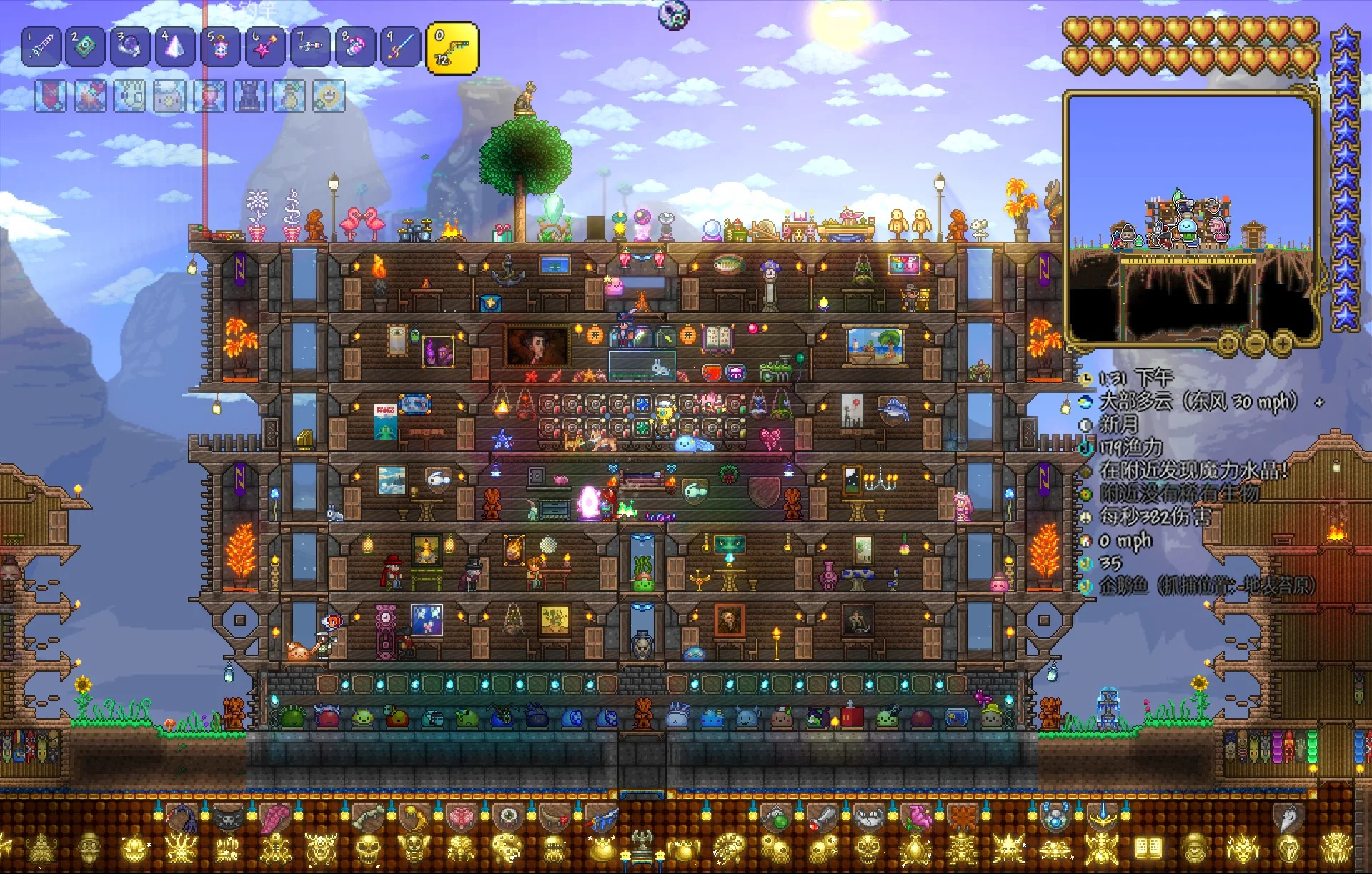Reset the minimap zoom level
The width and height of the screenshot is (1372, 874).
click(x=1228, y=344)
